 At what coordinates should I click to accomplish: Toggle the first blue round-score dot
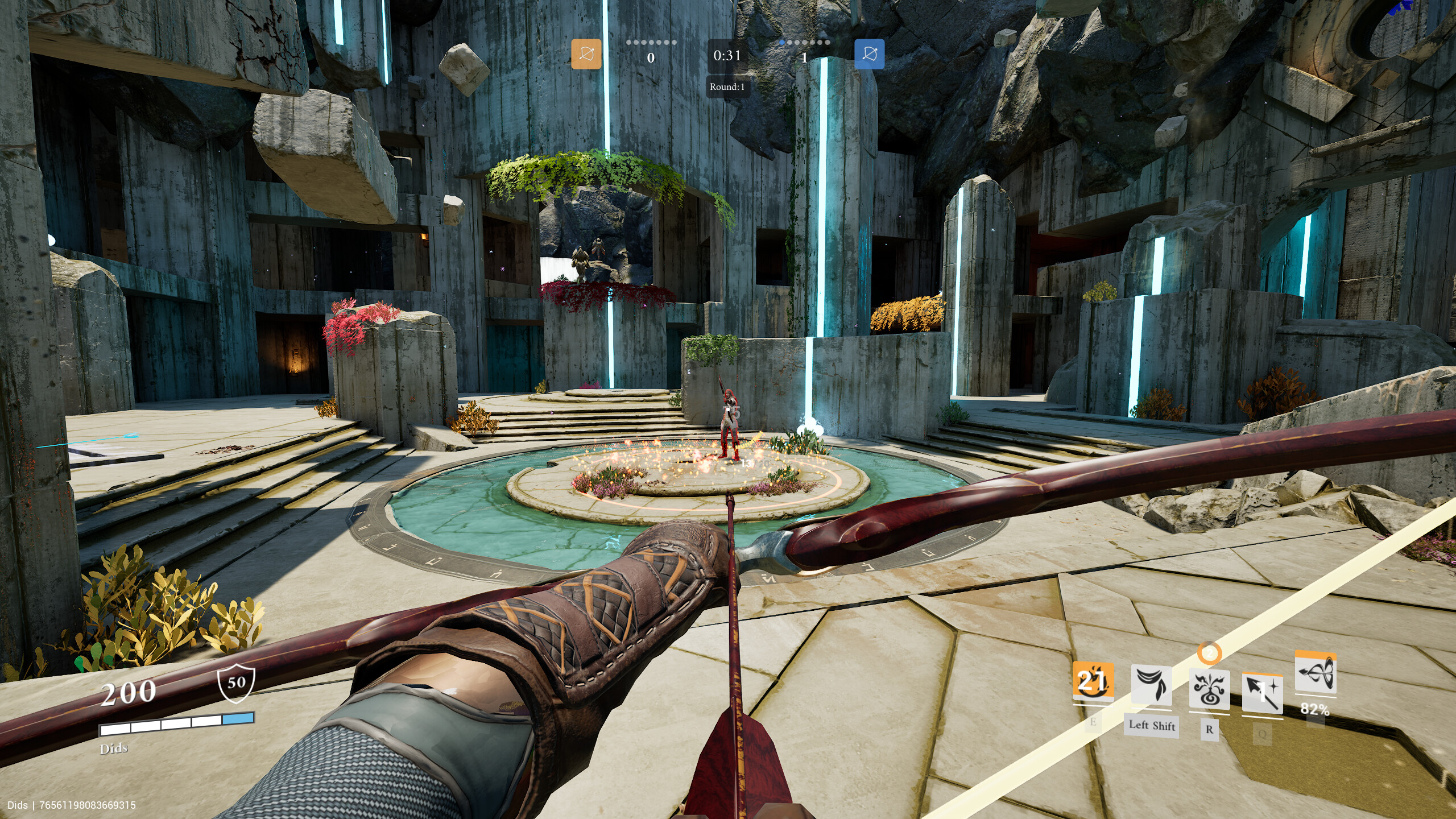[x=782, y=42]
